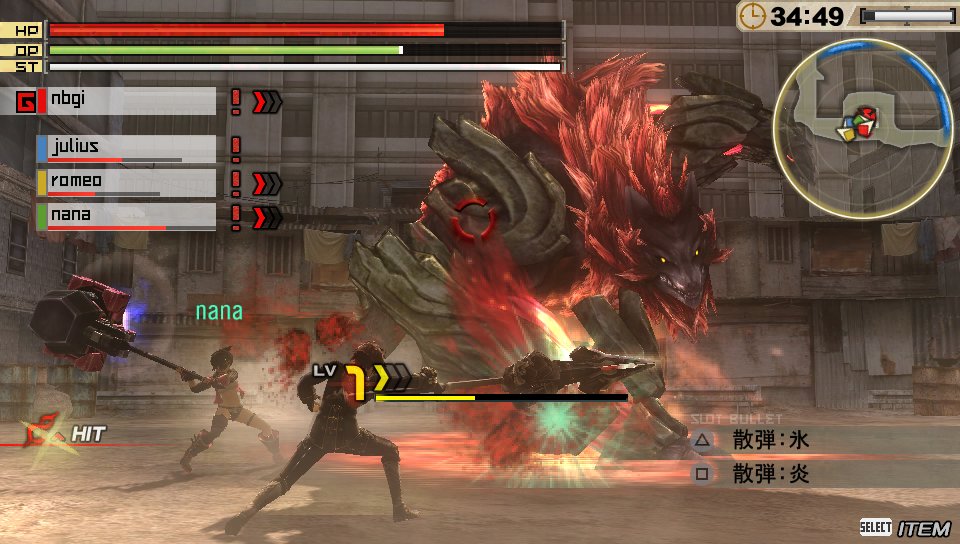Choose the 散弾:炎 fire bullet slot

(770, 474)
